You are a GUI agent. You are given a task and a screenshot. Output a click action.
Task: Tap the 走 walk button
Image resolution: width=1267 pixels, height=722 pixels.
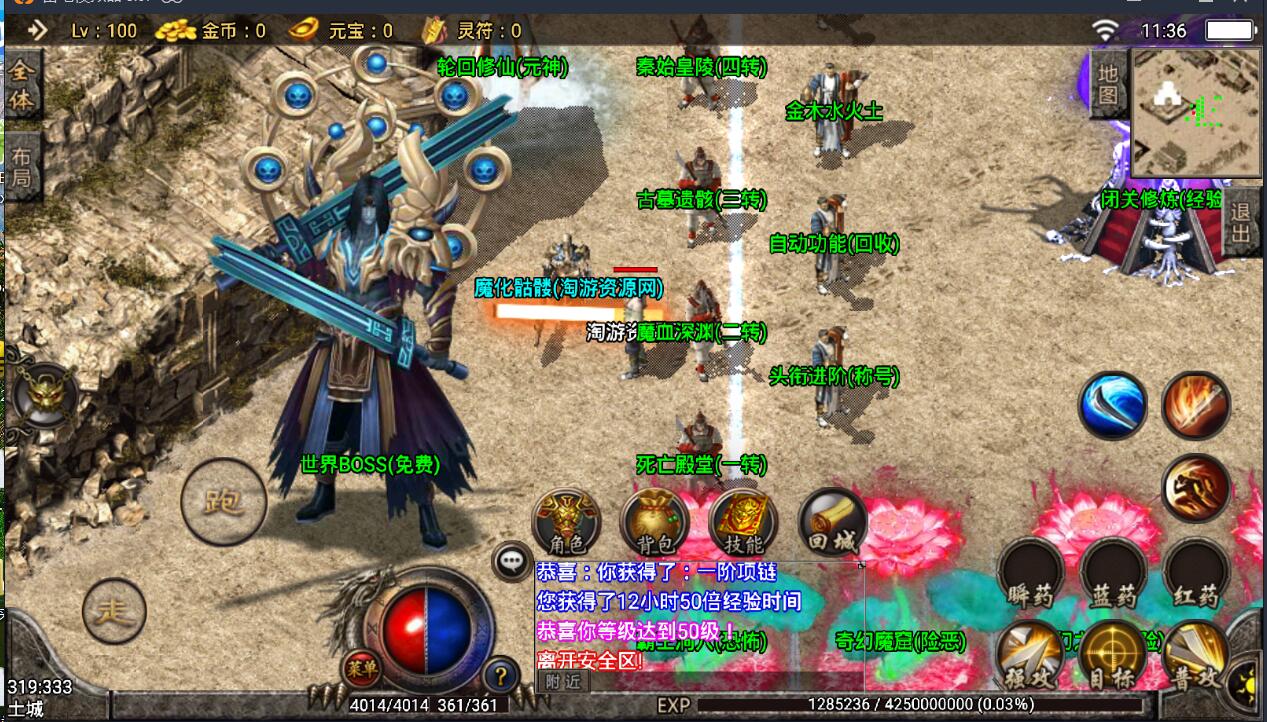point(114,611)
